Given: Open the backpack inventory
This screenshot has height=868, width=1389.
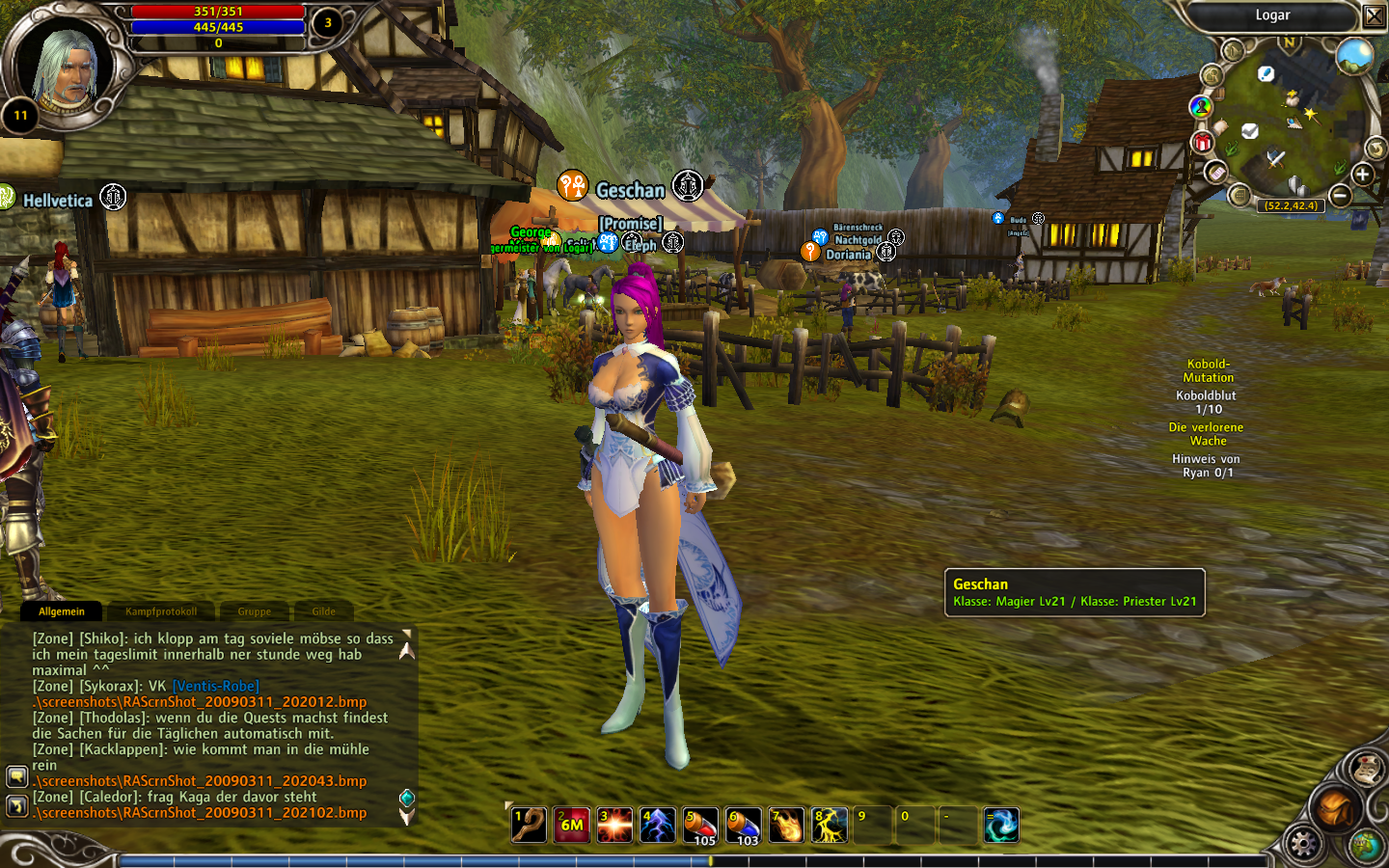Looking at the screenshot, I should 1335,808.
